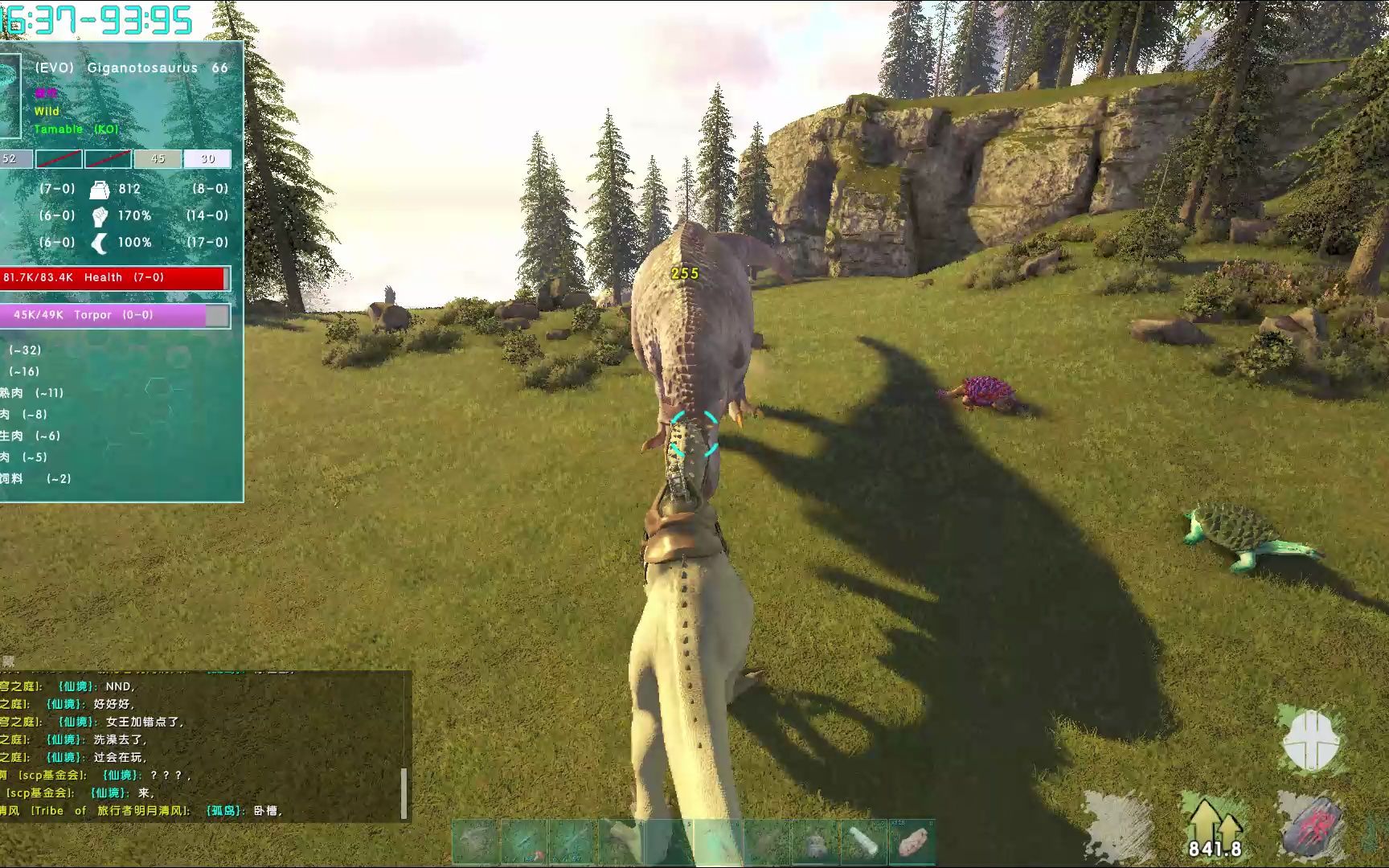
Task: Click the grey color region swatch labeled 45
Action: pos(158,159)
